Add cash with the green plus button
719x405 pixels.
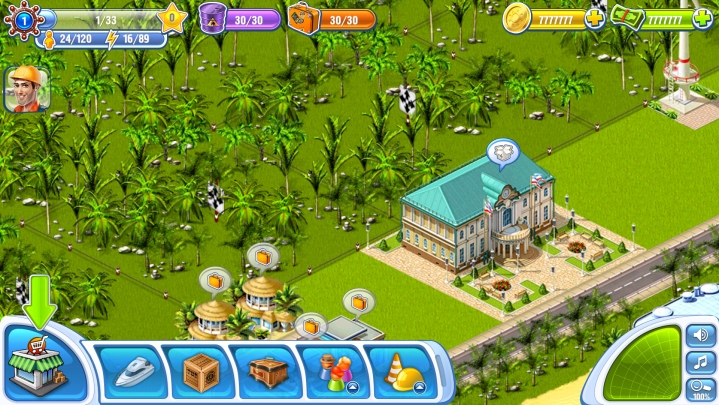click(704, 18)
